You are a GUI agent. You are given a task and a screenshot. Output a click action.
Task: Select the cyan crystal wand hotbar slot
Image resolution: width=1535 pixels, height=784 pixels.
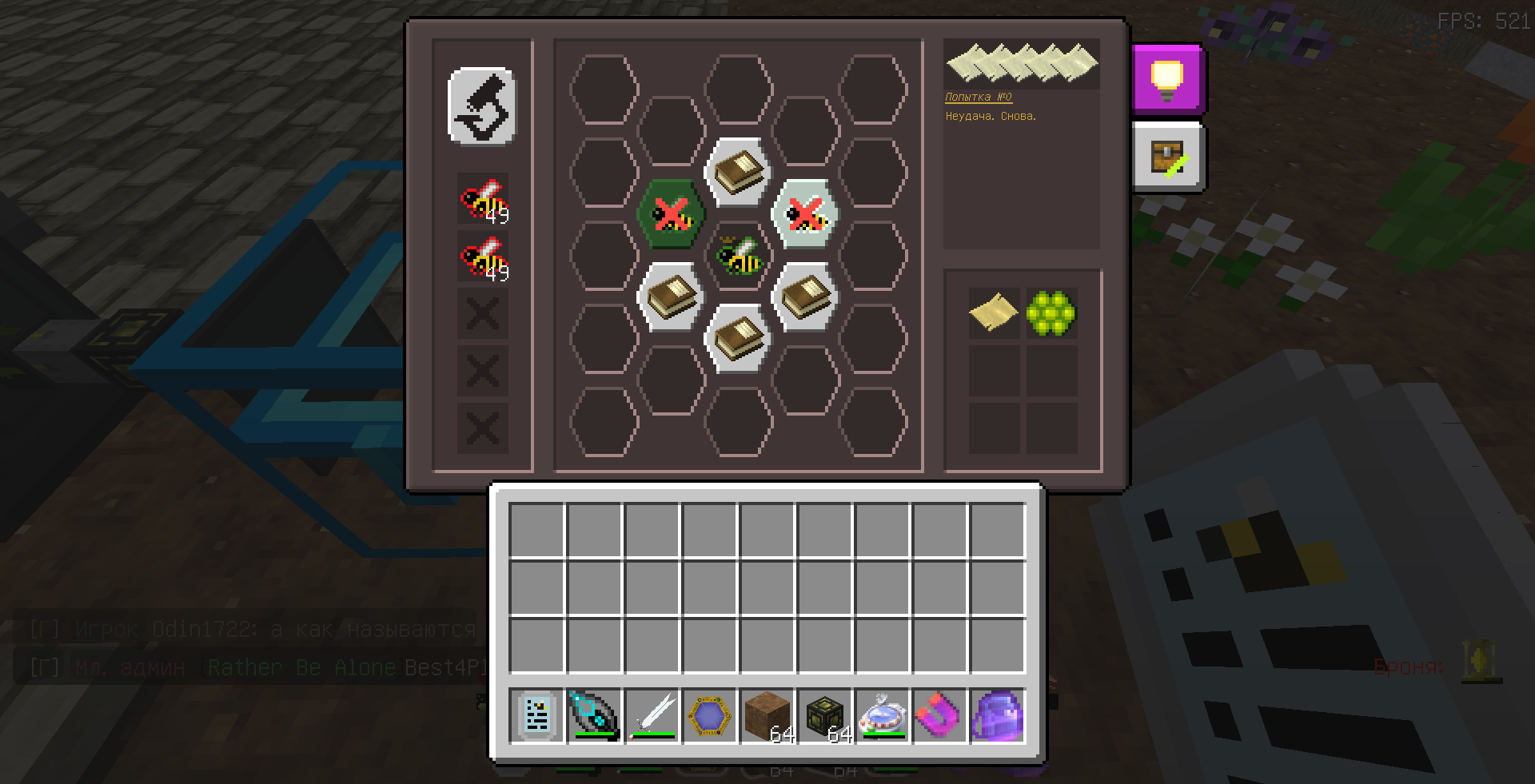point(595,715)
